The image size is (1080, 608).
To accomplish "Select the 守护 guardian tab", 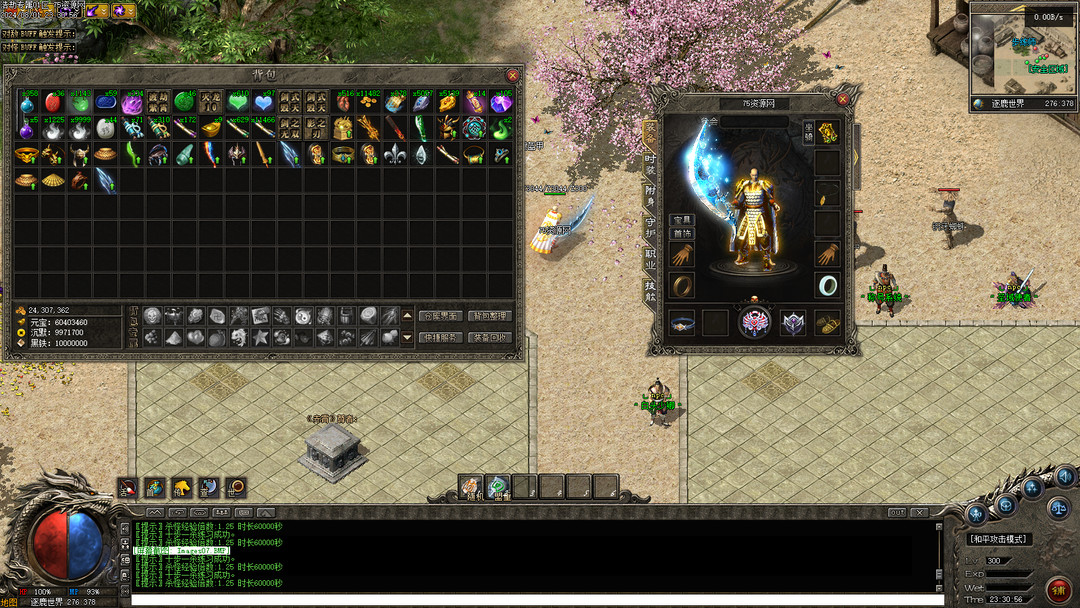I will click(651, 226).
